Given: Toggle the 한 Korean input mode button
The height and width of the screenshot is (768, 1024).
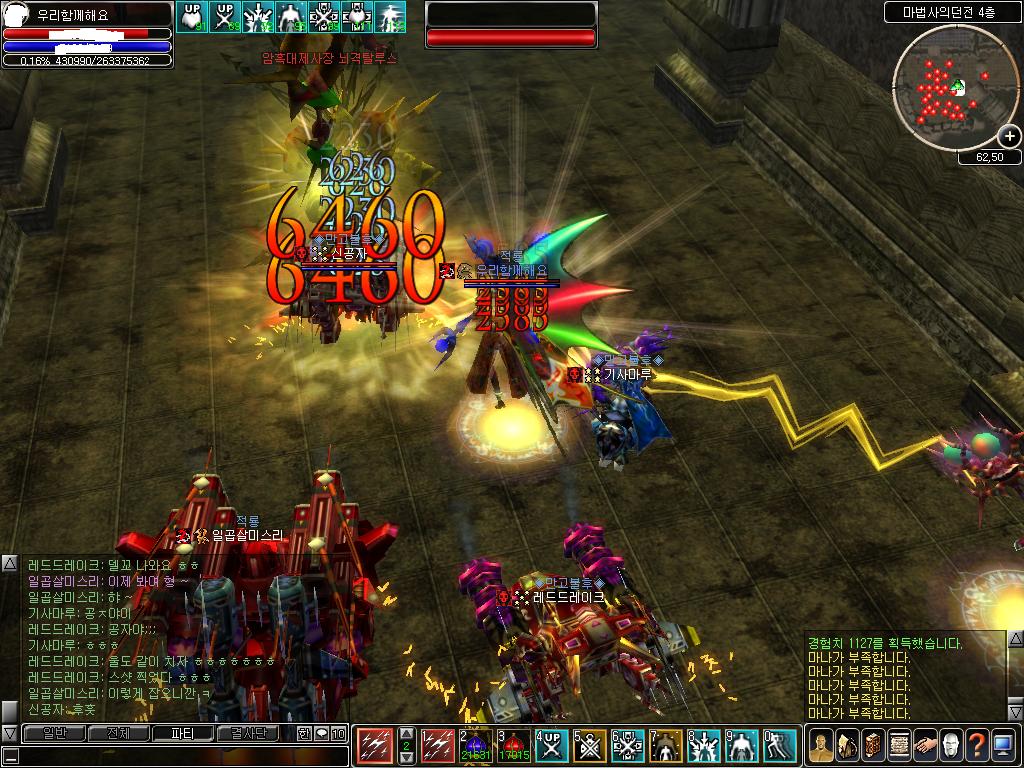Looking at the screenshot, I should click(304, 733).
